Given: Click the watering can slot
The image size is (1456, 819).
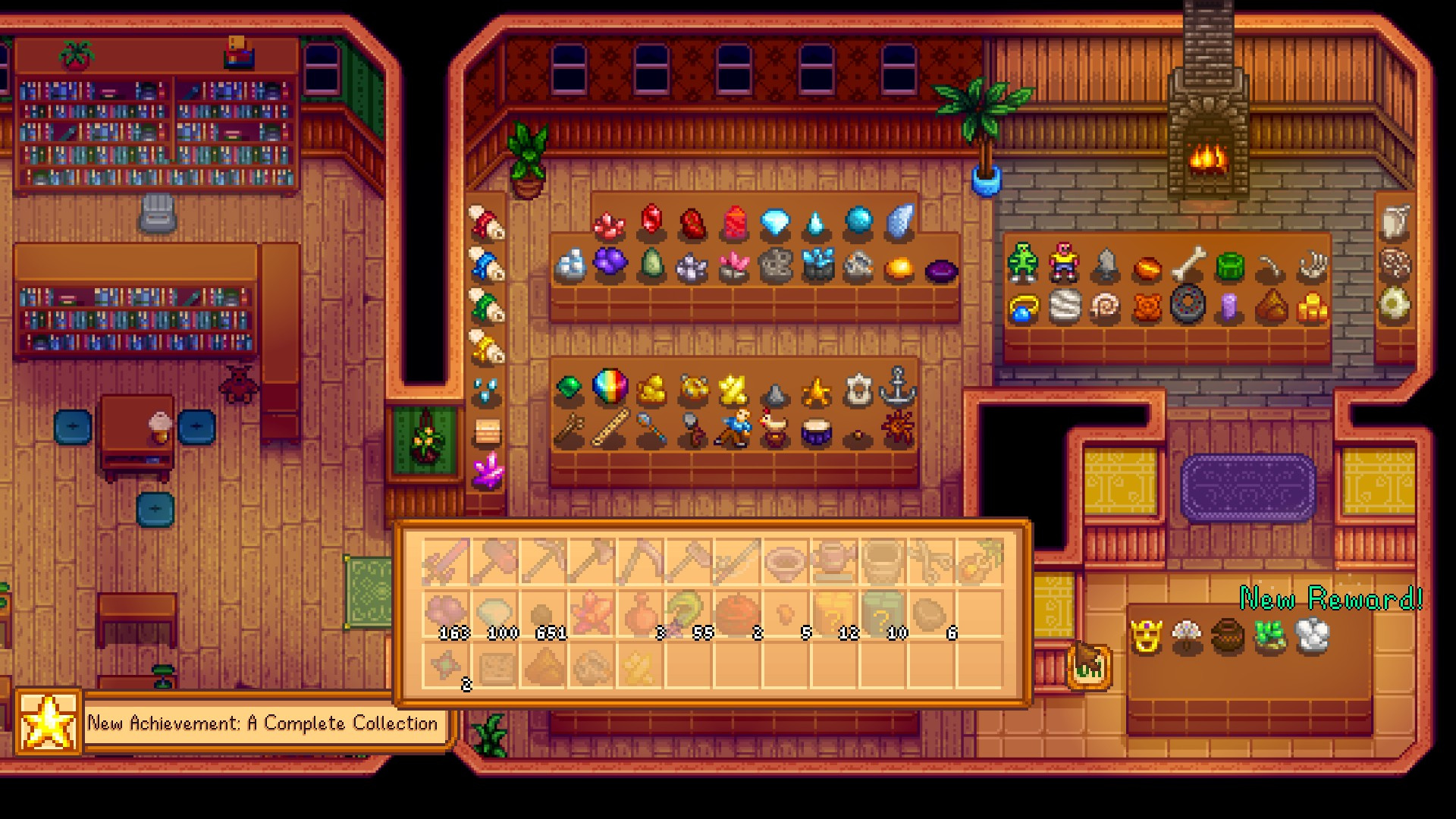Looking at the screenshot, I should (834, 562).
